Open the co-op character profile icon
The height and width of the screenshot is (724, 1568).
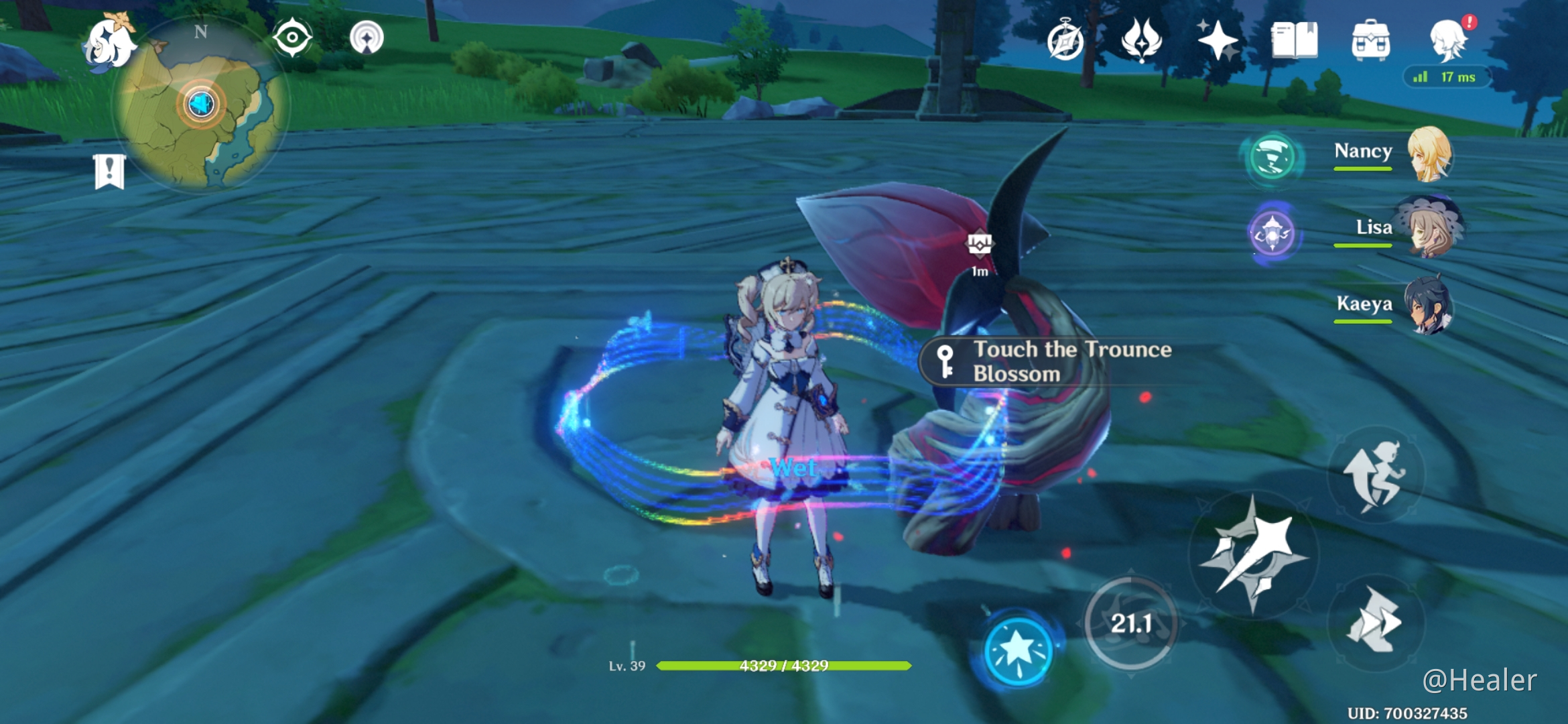coord(1449,40)
